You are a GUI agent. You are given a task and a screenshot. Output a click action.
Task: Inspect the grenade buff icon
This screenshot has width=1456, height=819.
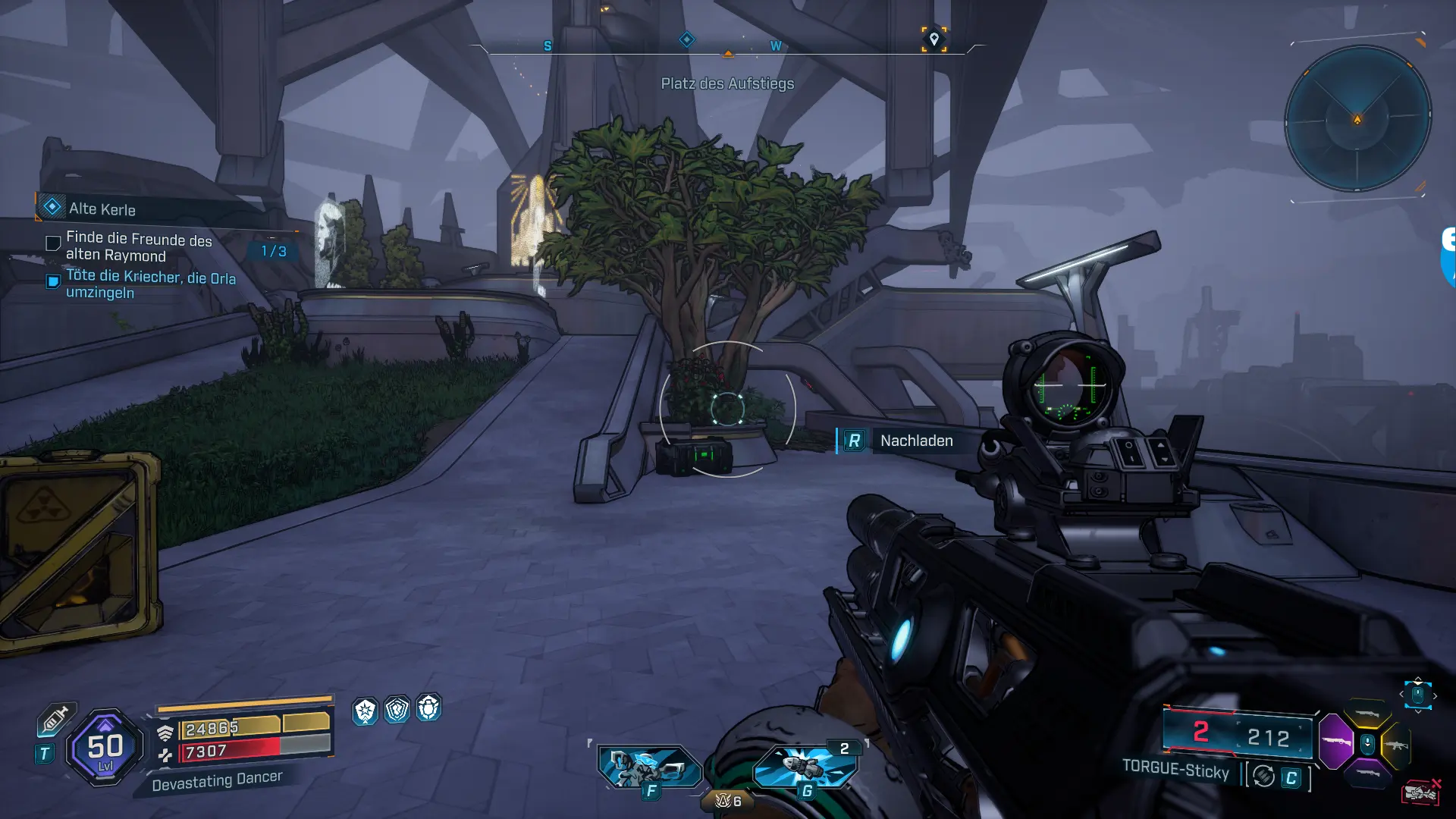(429, 708)
